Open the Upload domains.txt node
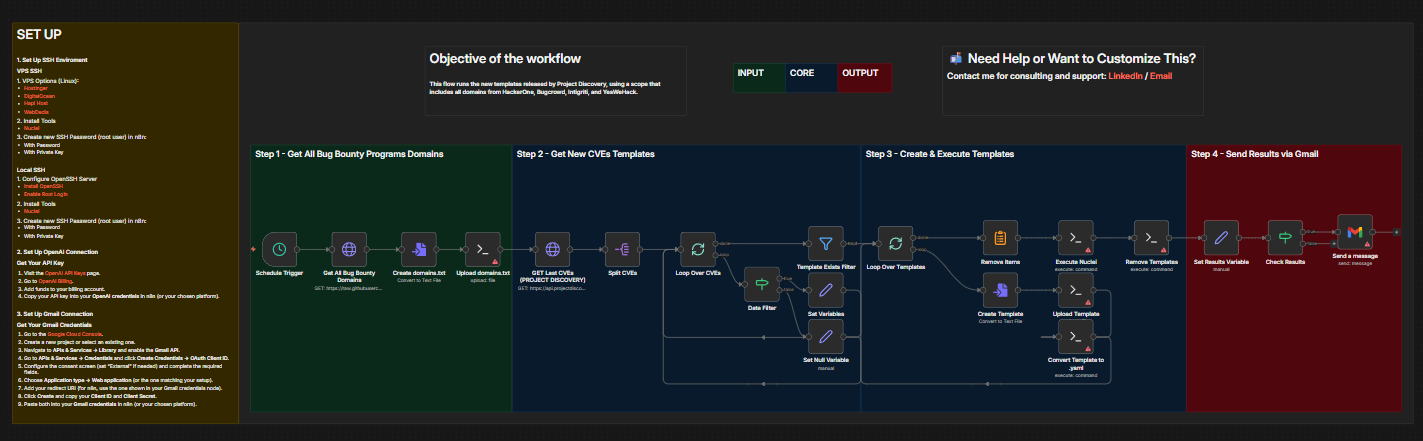The height and width of the screenshot is (441, 1423). tap(485, 249)
